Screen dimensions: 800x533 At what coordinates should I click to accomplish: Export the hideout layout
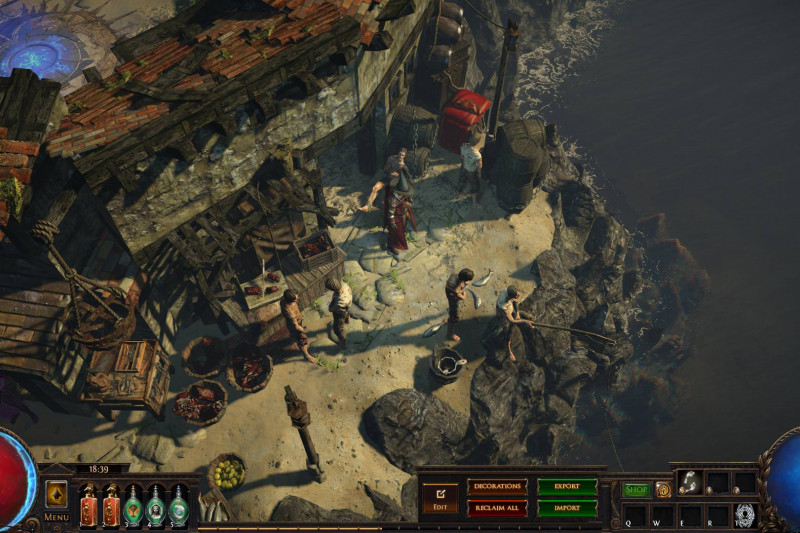pyautogui.click(x=567, y=486)
